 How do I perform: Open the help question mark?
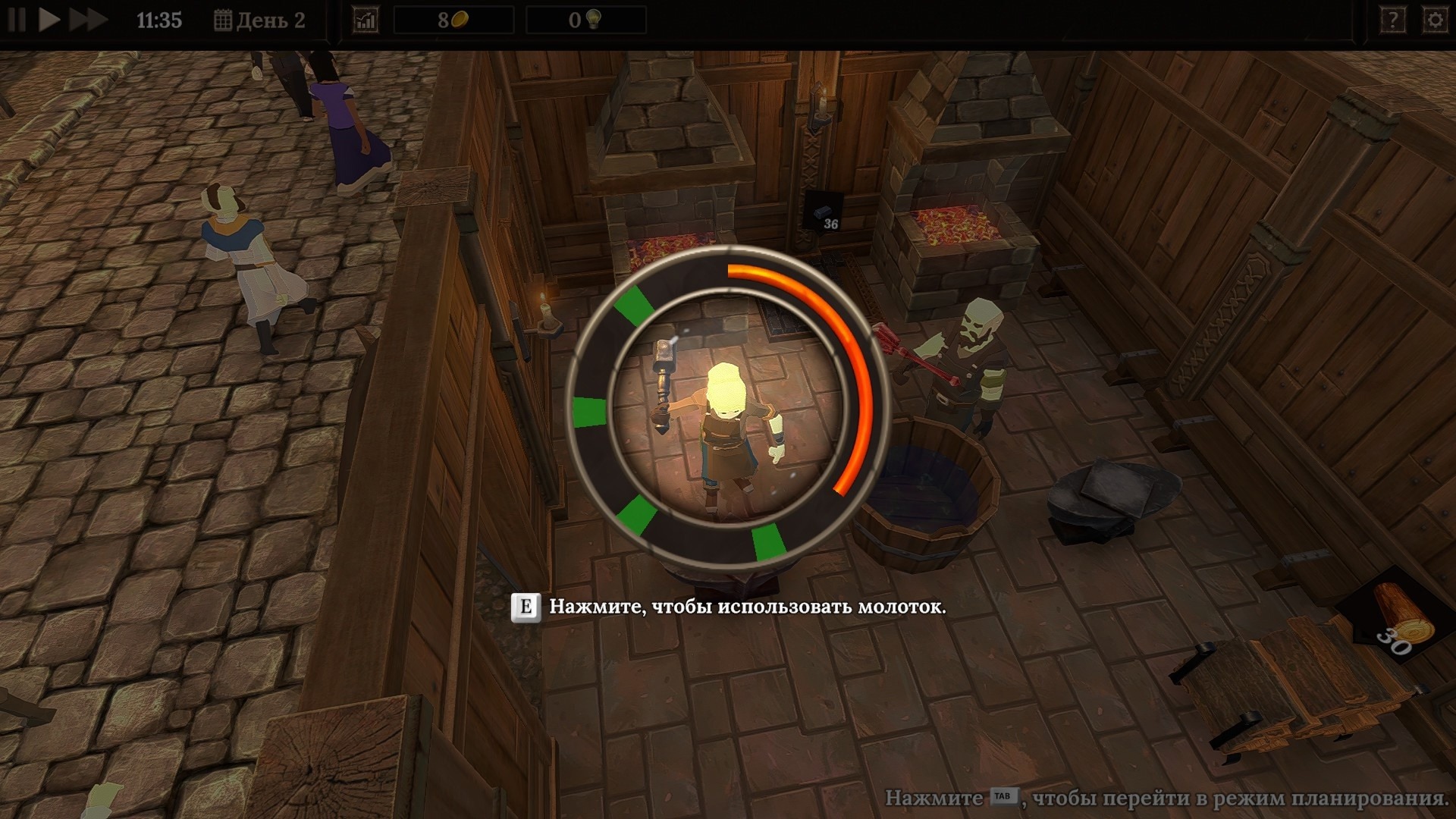click(1392, 20)
